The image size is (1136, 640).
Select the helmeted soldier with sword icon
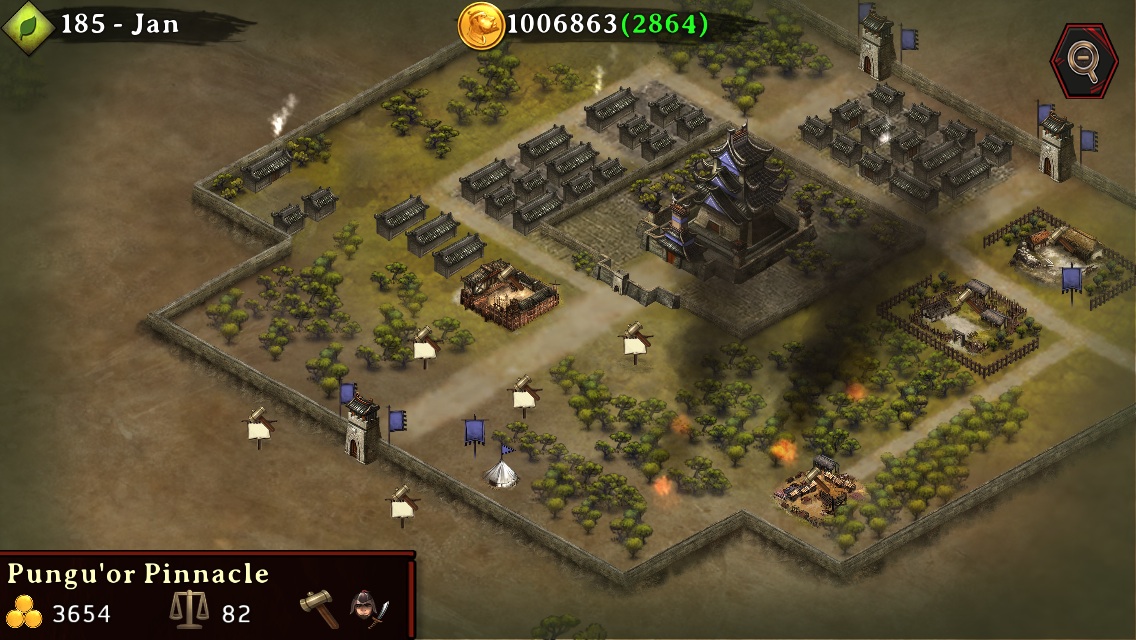(368, 609)
